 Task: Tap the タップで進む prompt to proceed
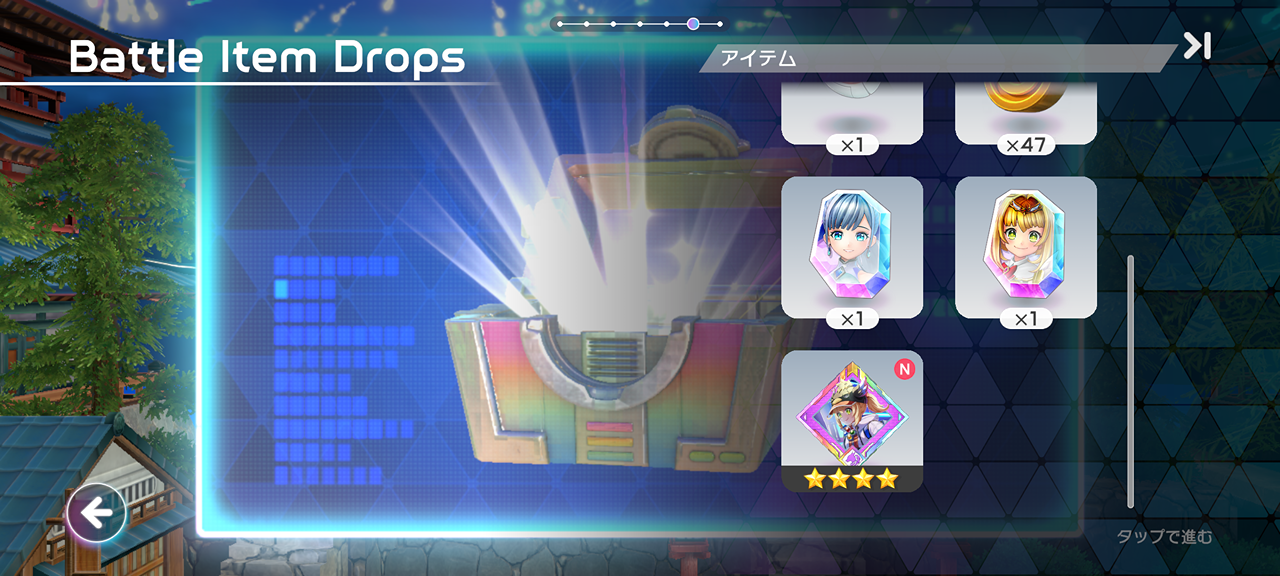point(1164,537)
